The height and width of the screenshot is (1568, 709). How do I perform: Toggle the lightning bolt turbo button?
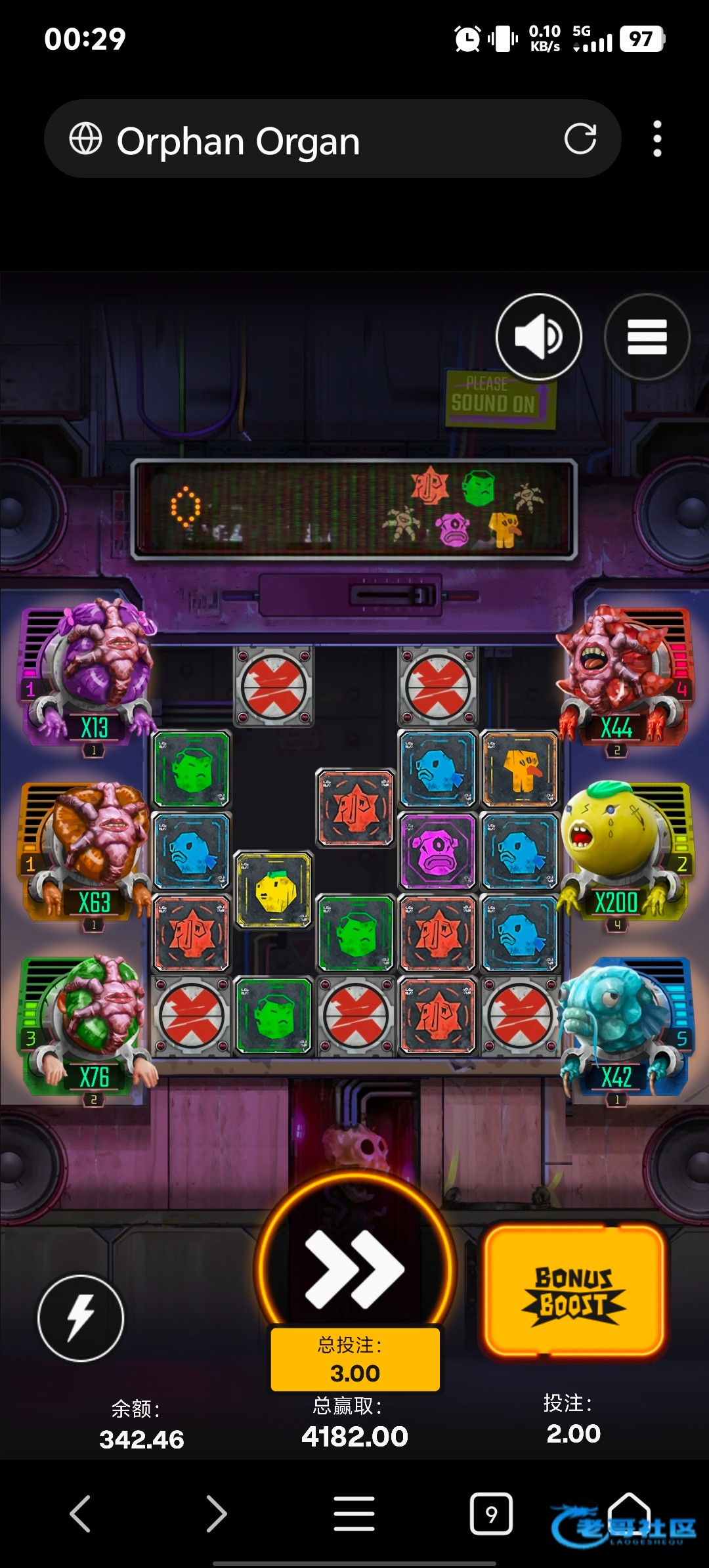[81, 1318]
